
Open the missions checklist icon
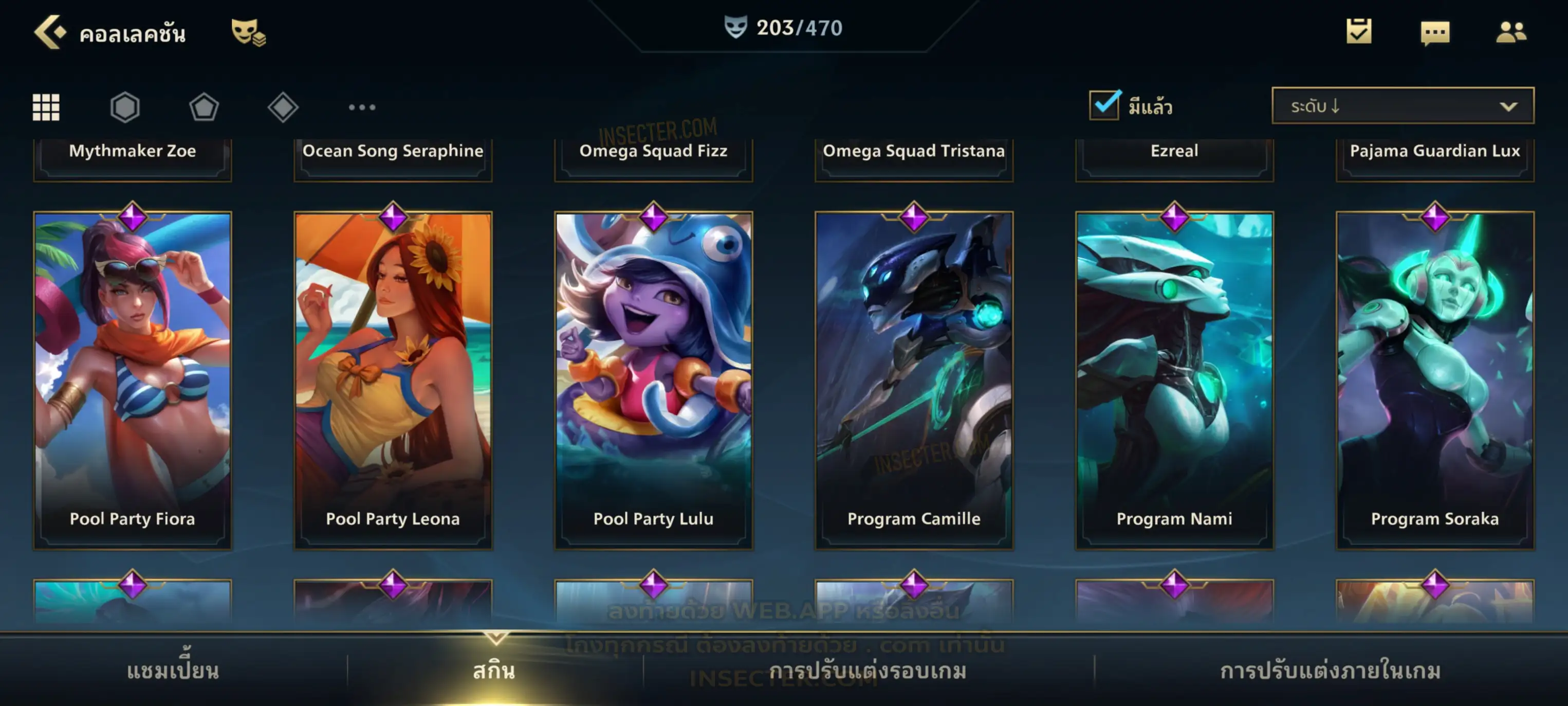coord(1359,32)
